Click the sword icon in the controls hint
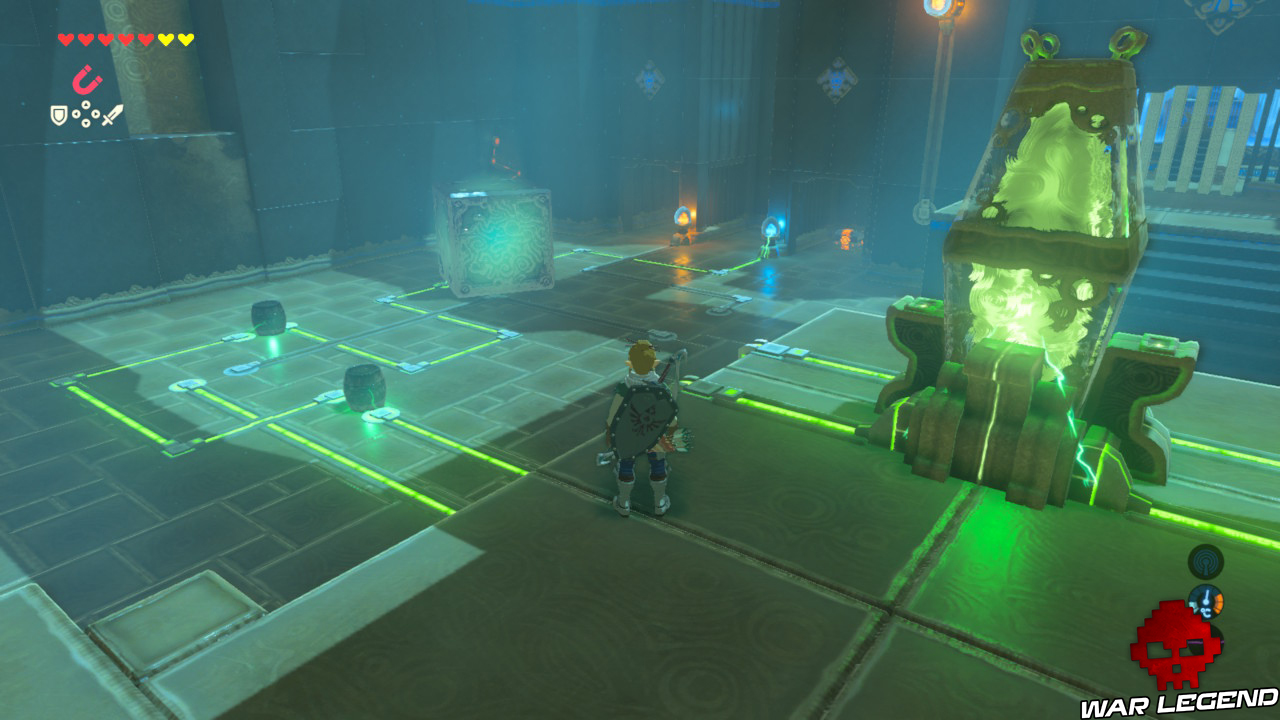This screenshot has width=1280, height=720. coord(112,114)
